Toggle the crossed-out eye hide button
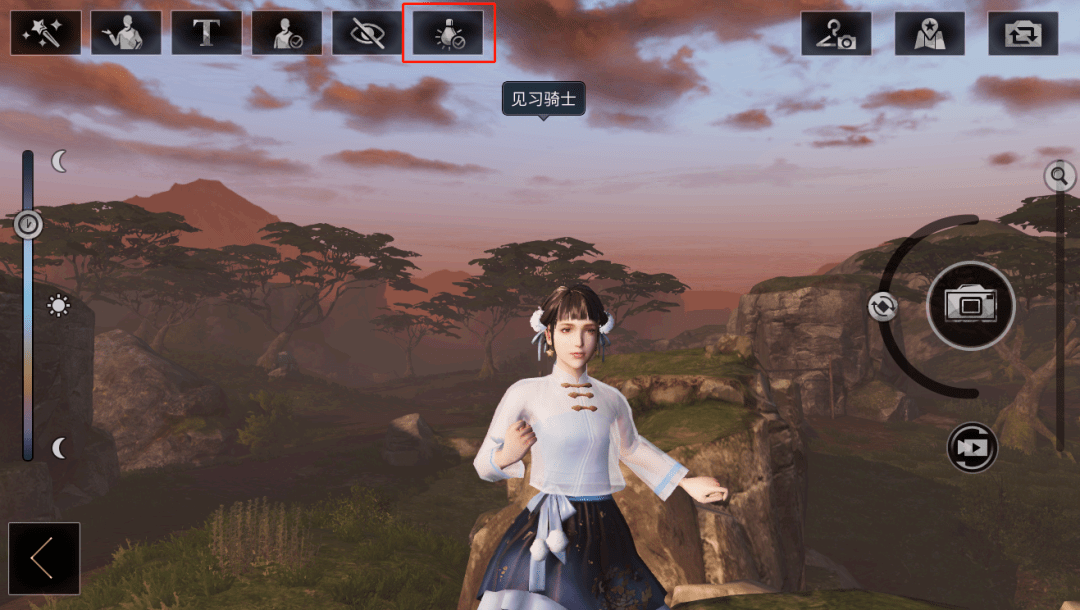The image size is (1080, 610). coord(367,33)
